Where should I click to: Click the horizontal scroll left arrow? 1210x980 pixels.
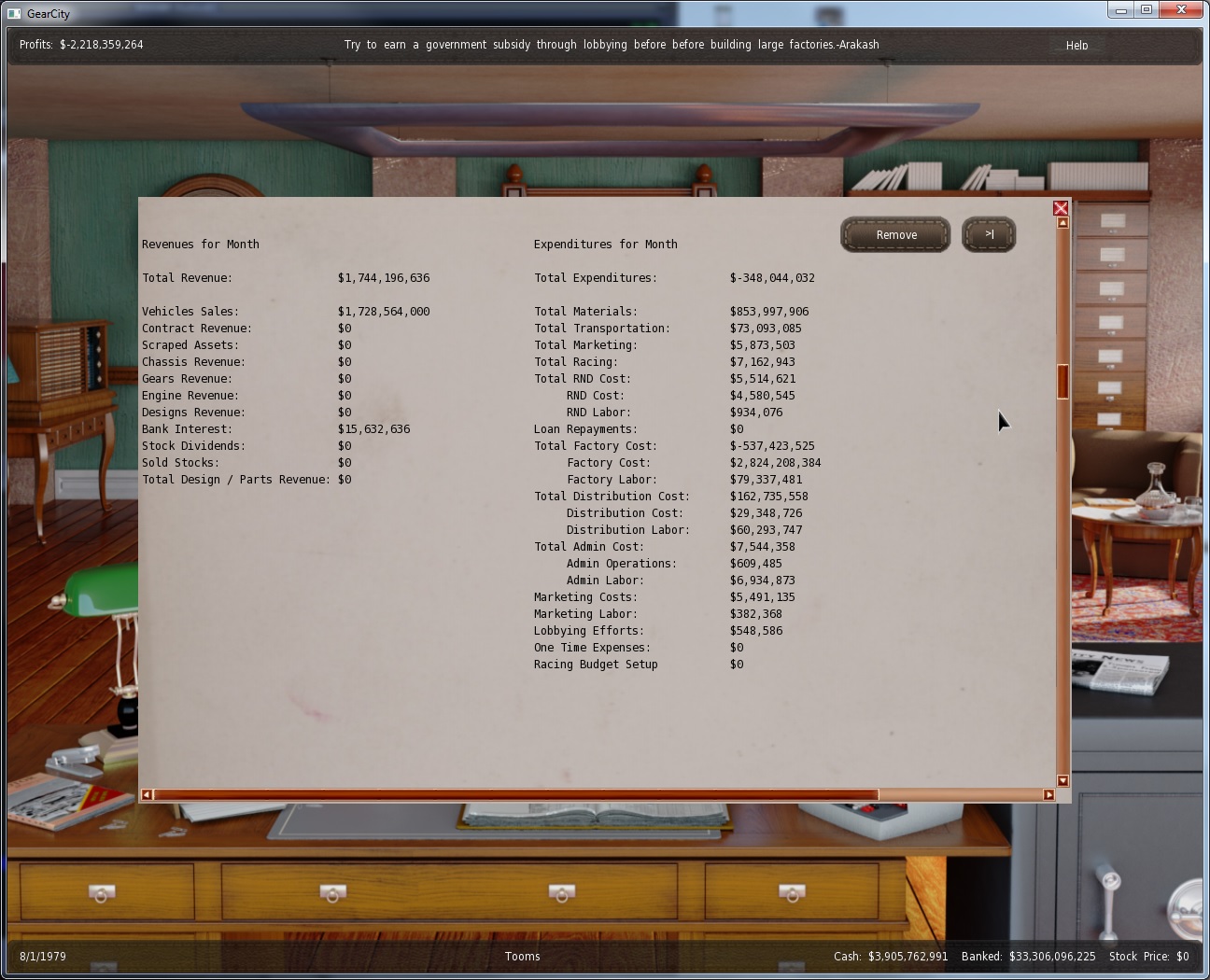tap(147, 795)
